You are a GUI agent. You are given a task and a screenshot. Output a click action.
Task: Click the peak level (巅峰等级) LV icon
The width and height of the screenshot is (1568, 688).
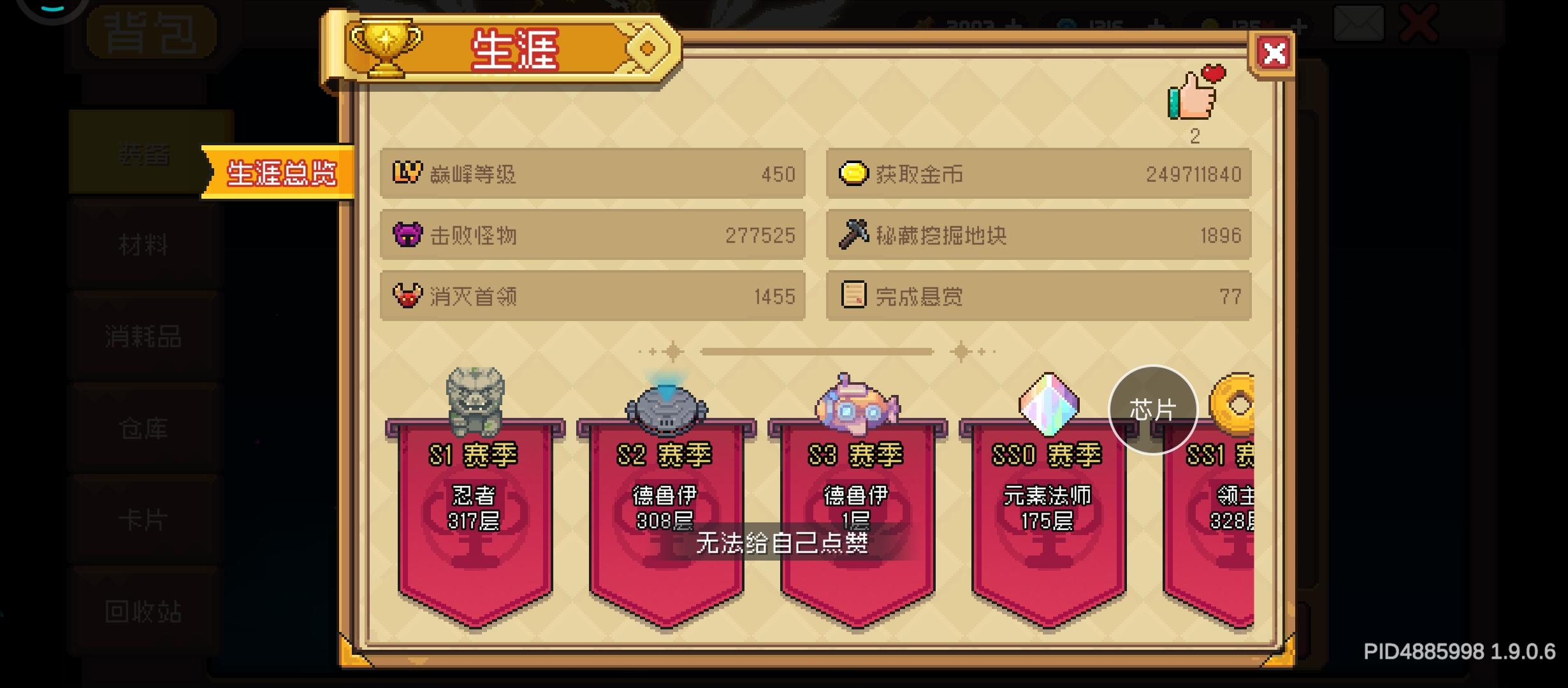(407, 173)
